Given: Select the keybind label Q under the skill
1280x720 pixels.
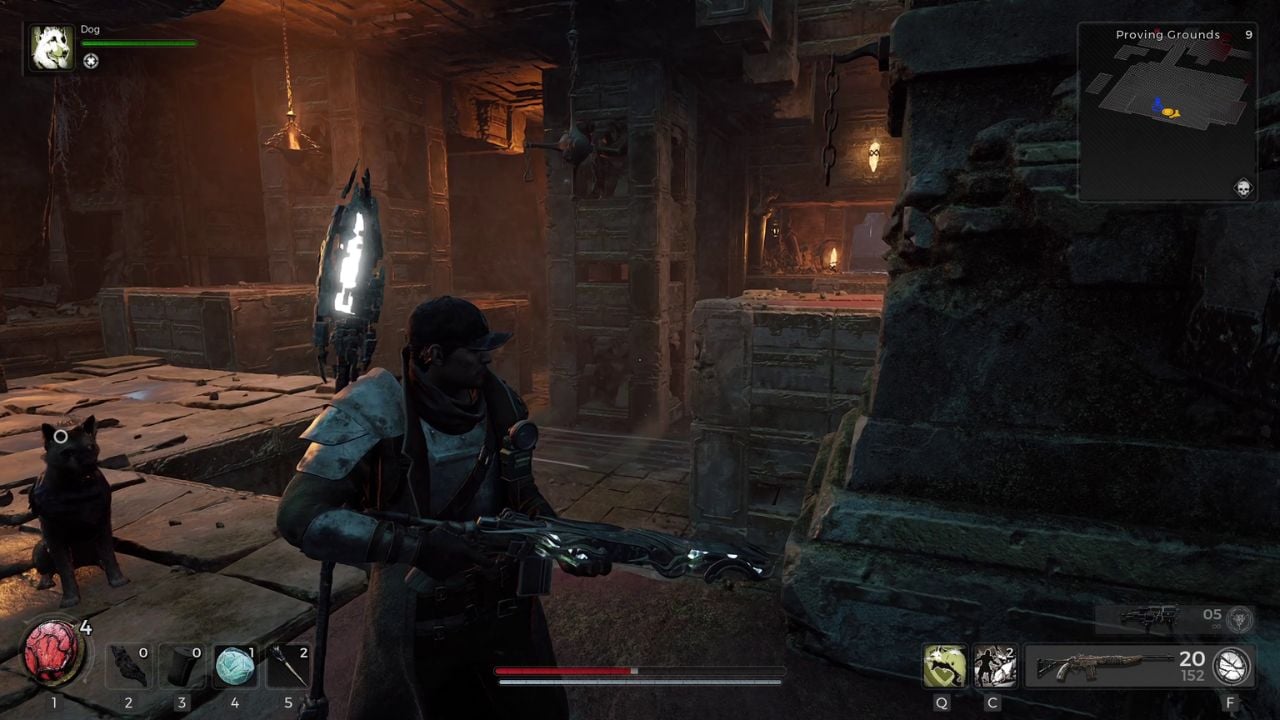Looking at the screenshot, I should (941, 703).
